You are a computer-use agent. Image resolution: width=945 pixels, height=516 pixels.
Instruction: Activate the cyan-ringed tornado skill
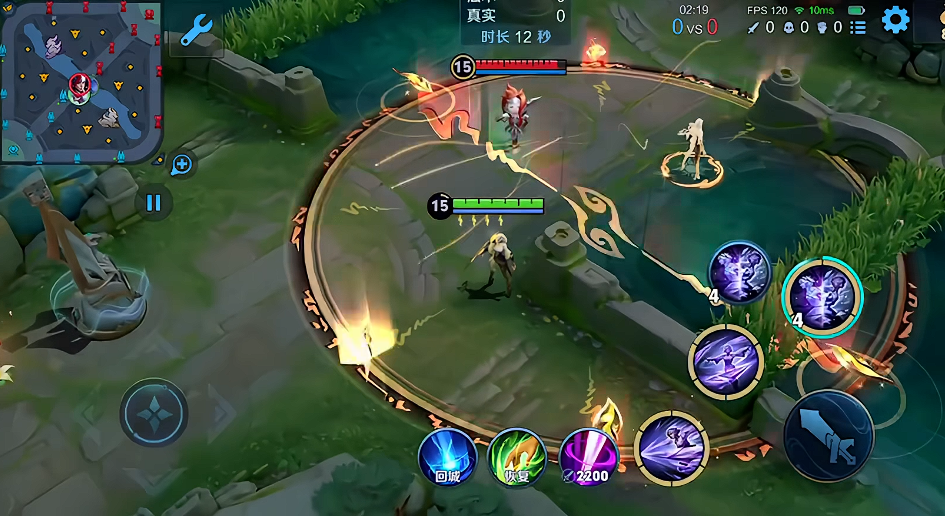tap(822, 297)
